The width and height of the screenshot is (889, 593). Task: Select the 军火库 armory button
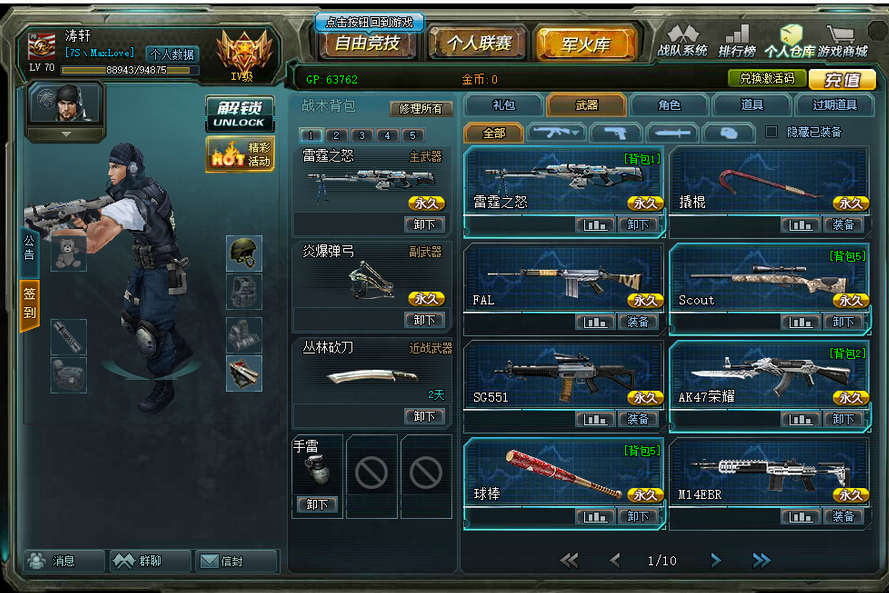pos(586,44)
